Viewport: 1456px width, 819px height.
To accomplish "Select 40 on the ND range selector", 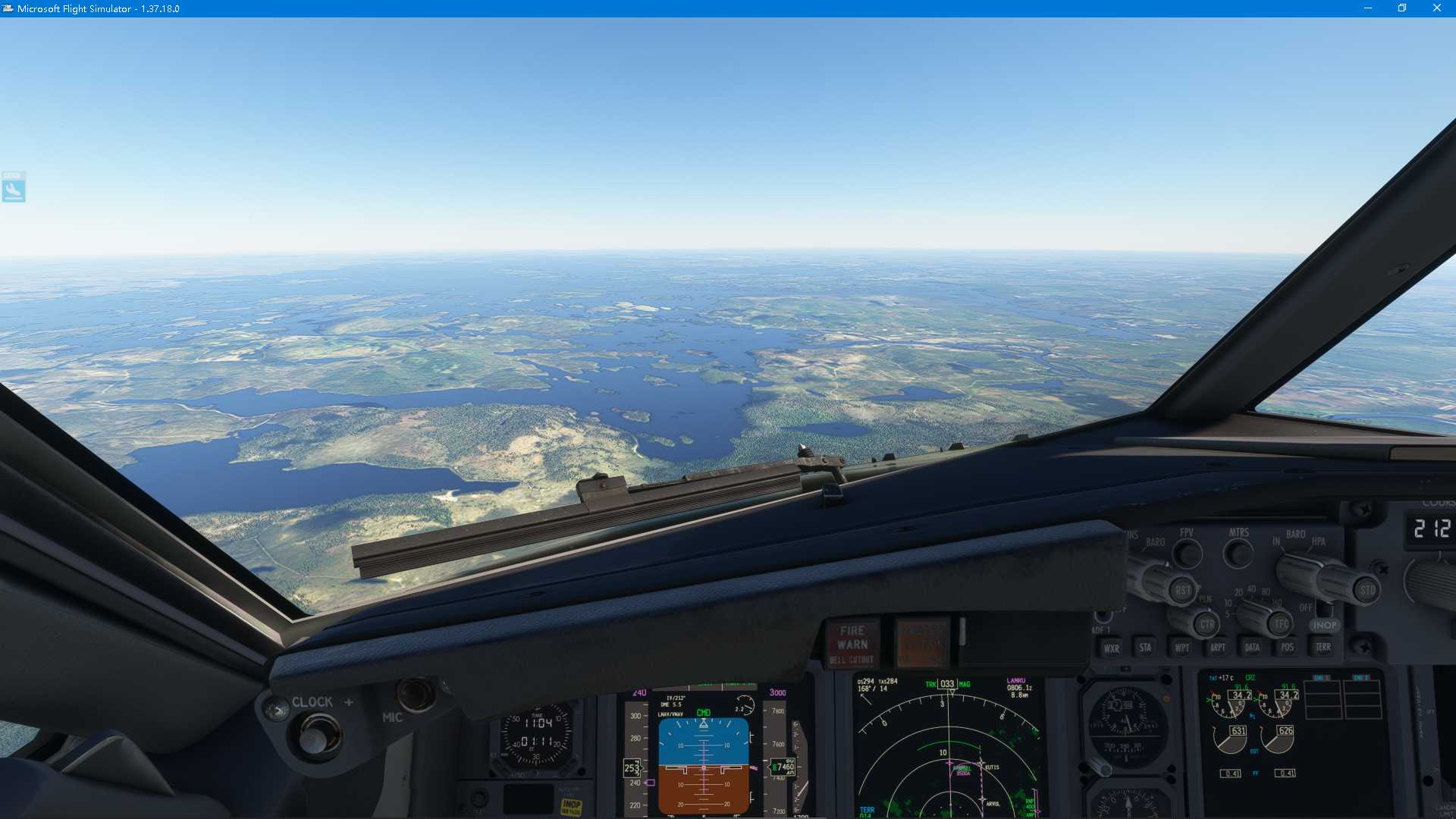I will (1250, 588).
